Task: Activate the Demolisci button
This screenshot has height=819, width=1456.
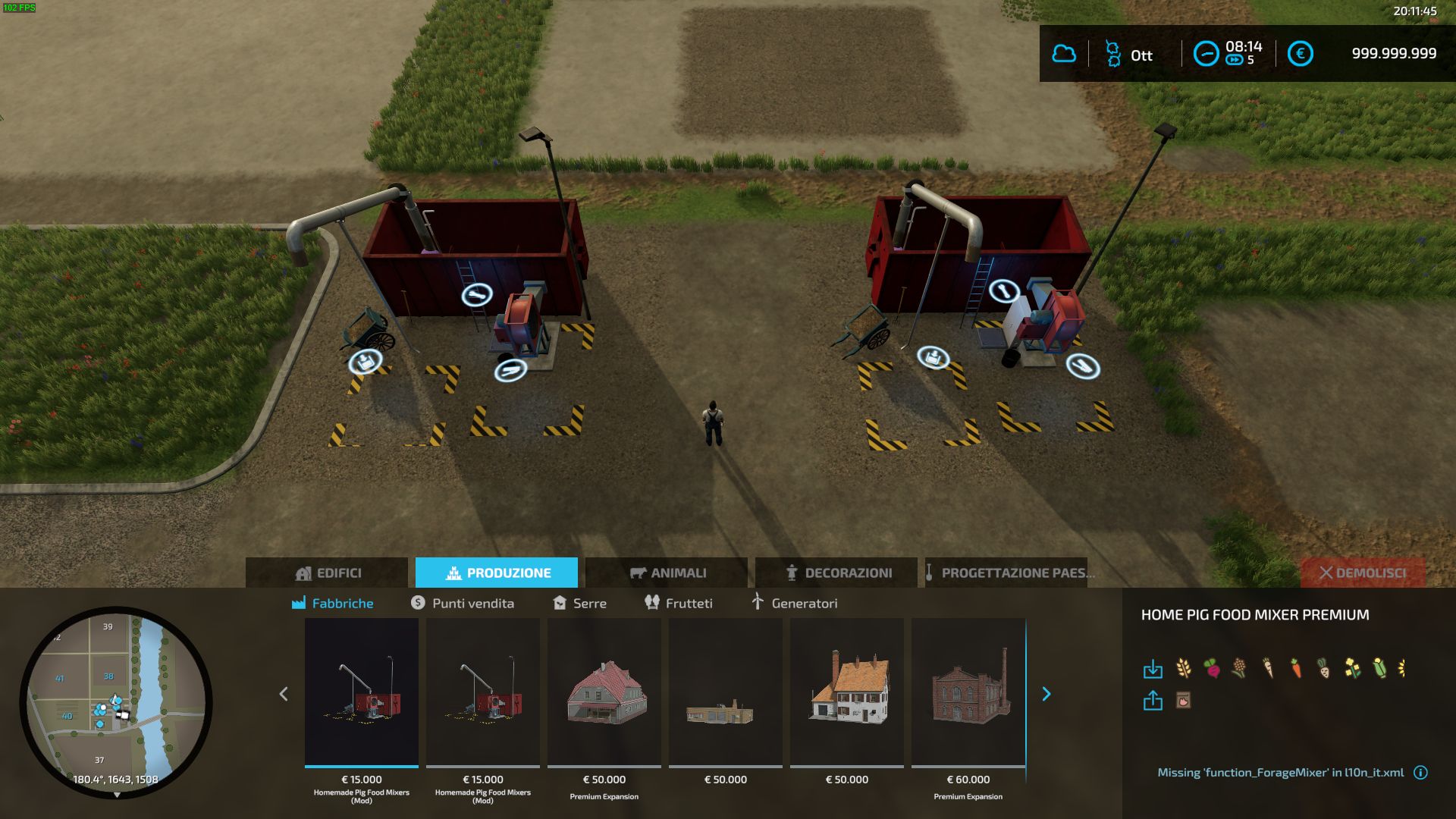Action: pos(1363,573)
